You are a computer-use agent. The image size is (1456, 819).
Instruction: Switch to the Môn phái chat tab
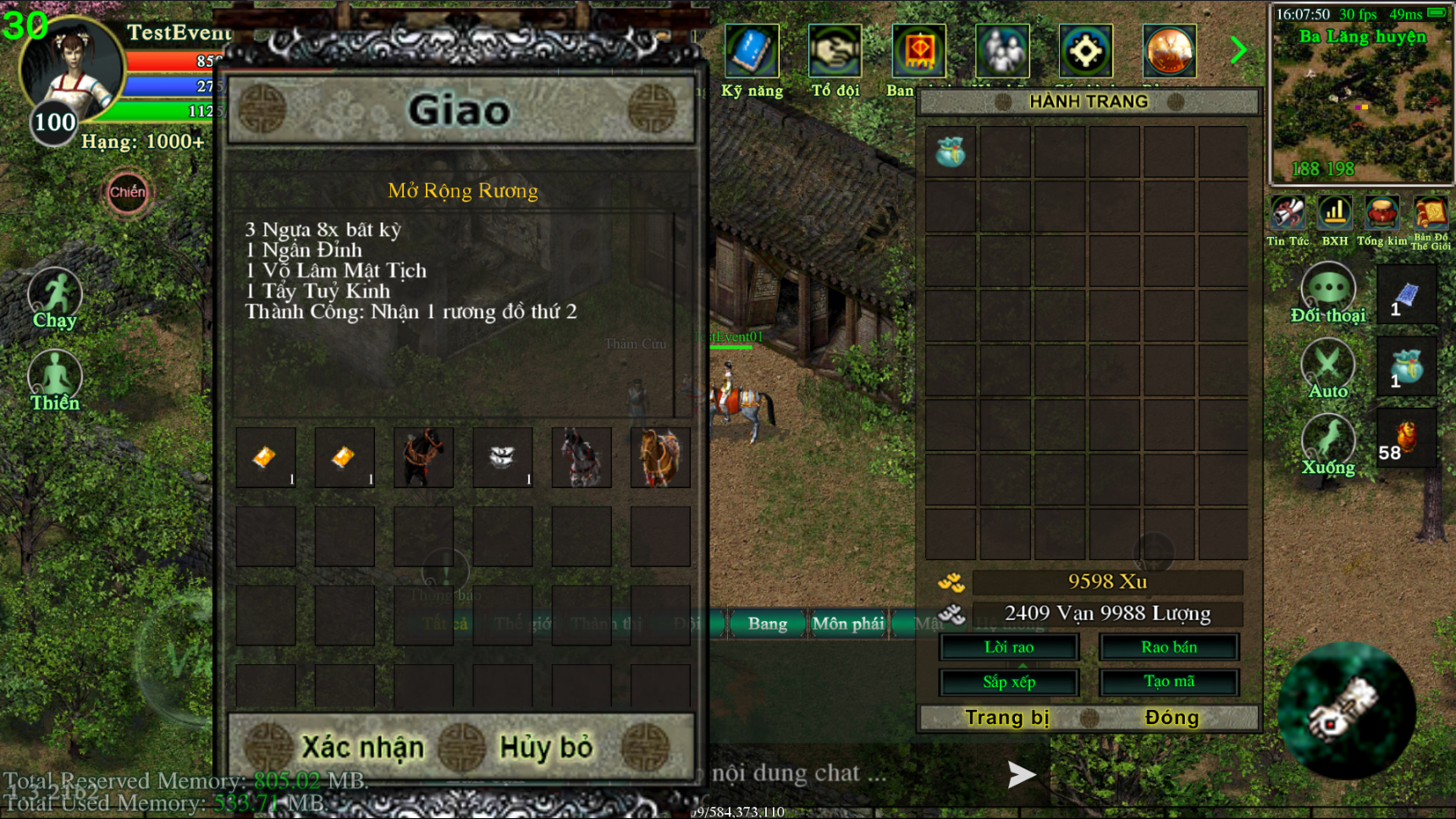[x=847, y=624]
